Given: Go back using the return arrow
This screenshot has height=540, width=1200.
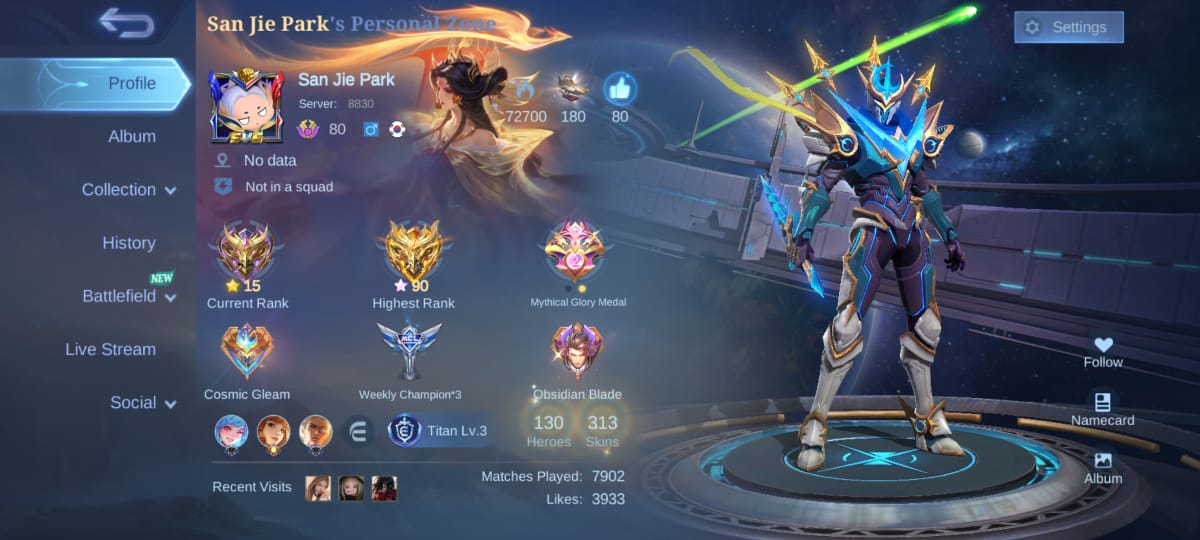Looking at the screenshot, I should pos(126,22).
